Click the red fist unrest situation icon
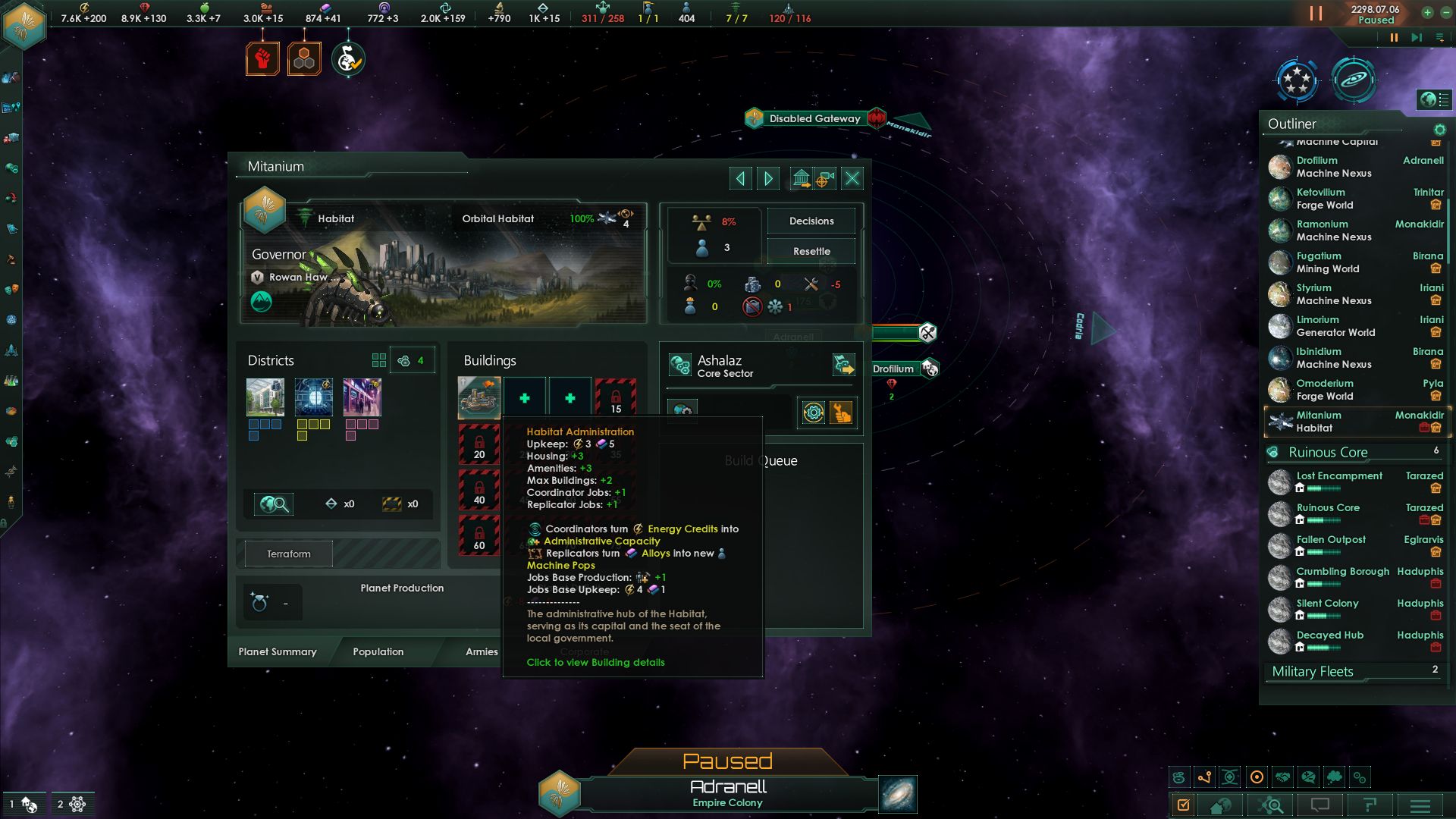Screen dimensions: 1456x819 (x=263, y=57)
